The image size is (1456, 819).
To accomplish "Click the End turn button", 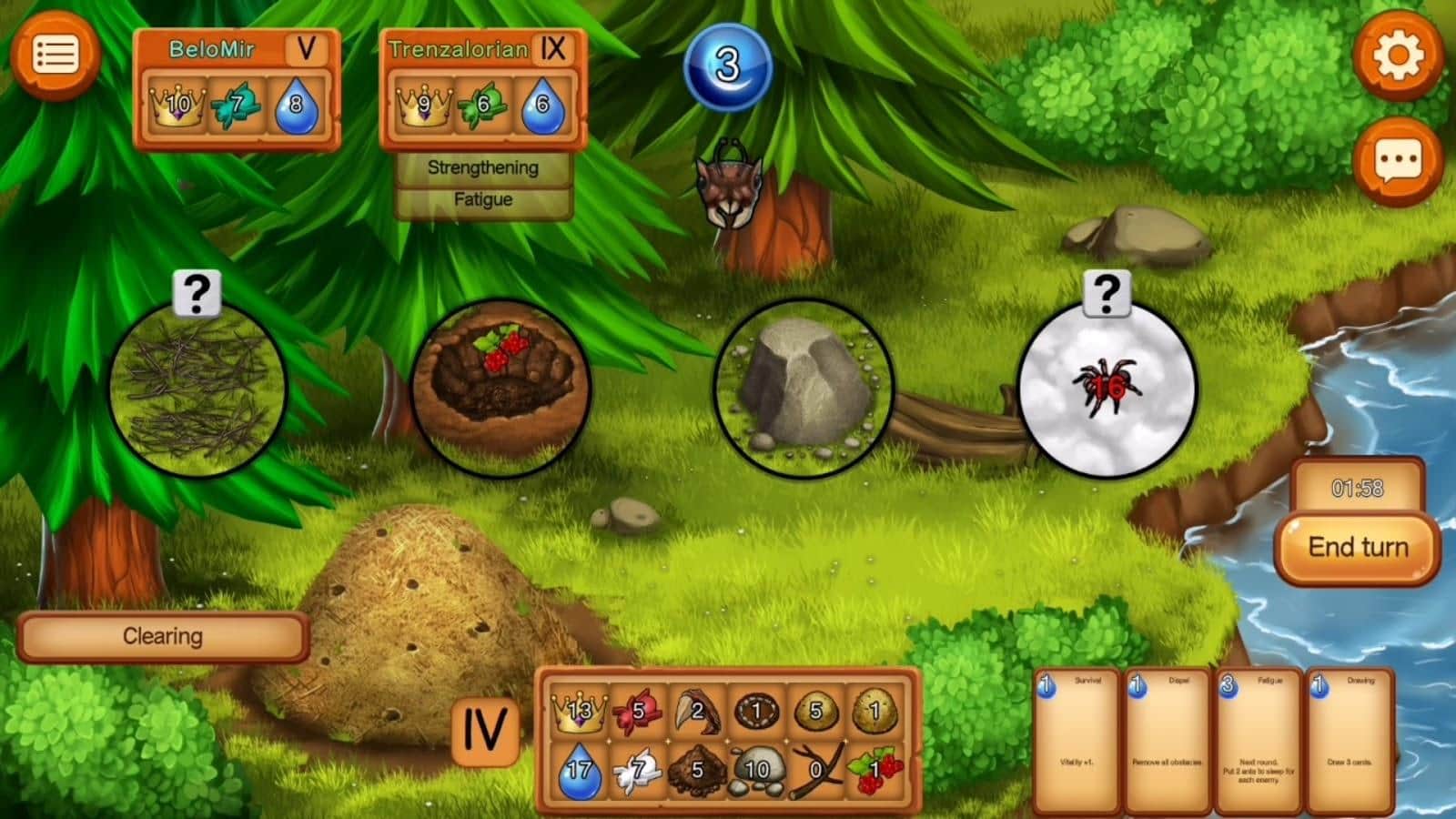I will point(1357,548).
